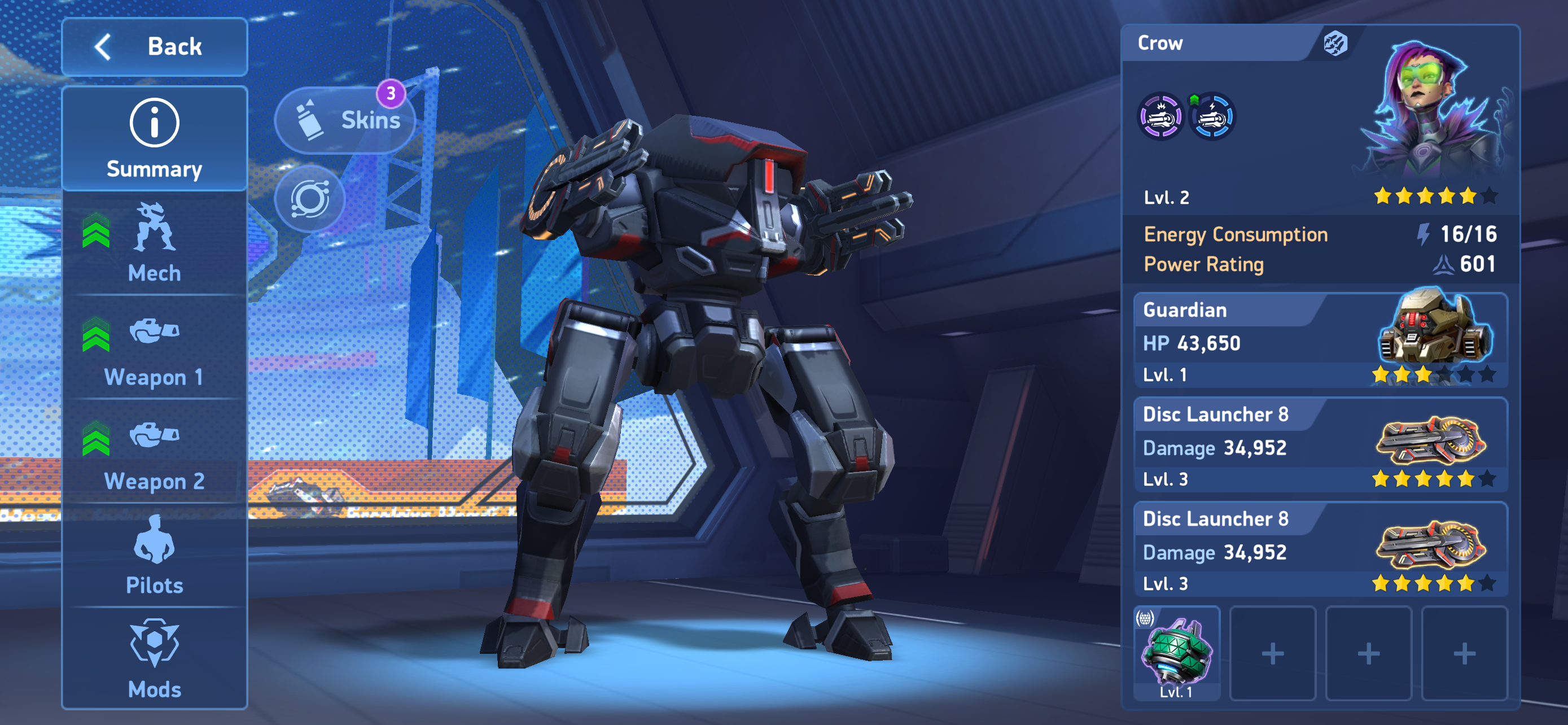1568x725 pixels.
Task: Select the Weapon 1 tab
Action: click(154, 349)
